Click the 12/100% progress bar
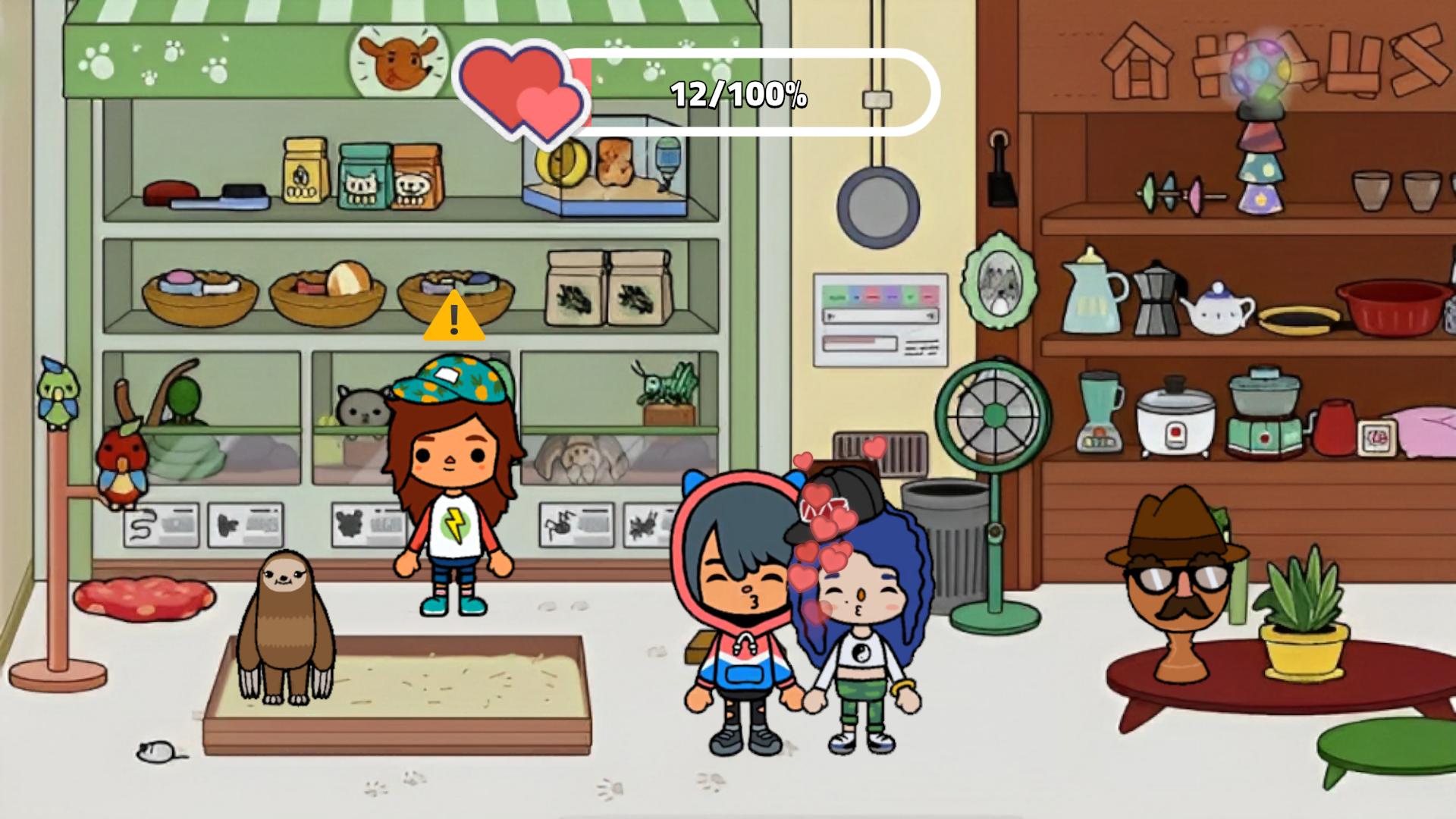 739,94
